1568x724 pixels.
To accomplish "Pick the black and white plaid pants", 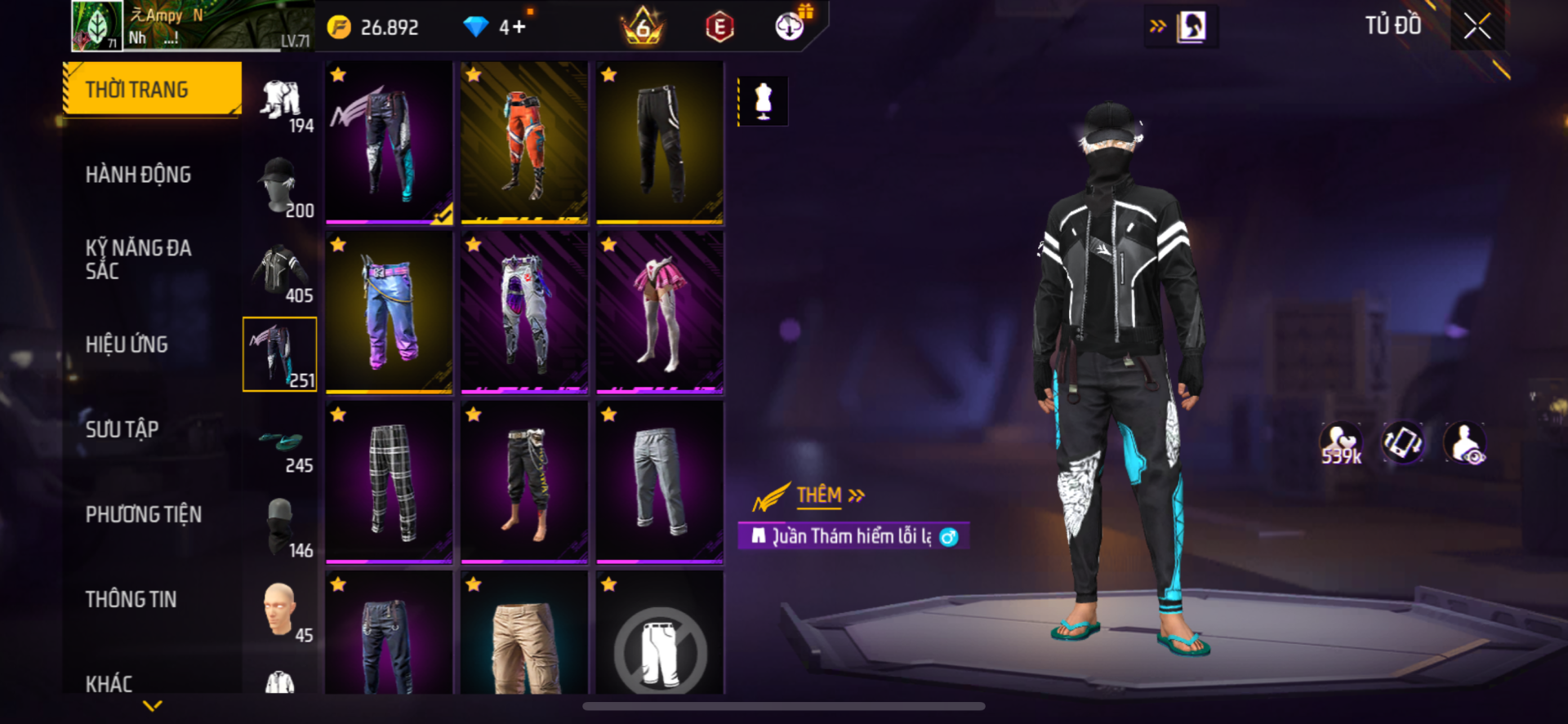I will tap(389, 482).
